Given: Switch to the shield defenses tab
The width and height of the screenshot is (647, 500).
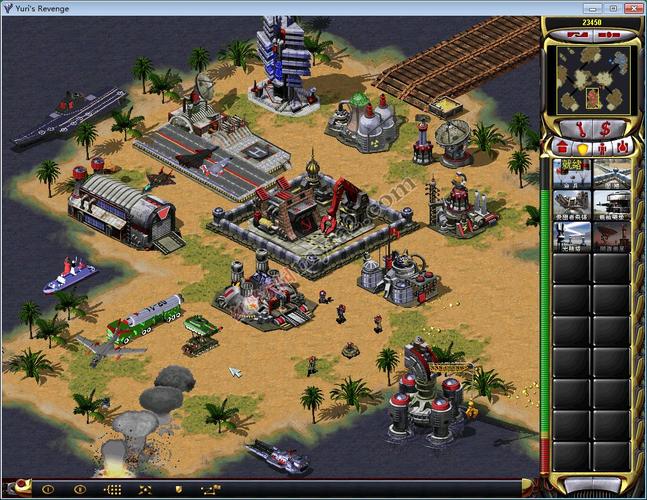Looking at the screenshot, I should (x=581, y=148).
